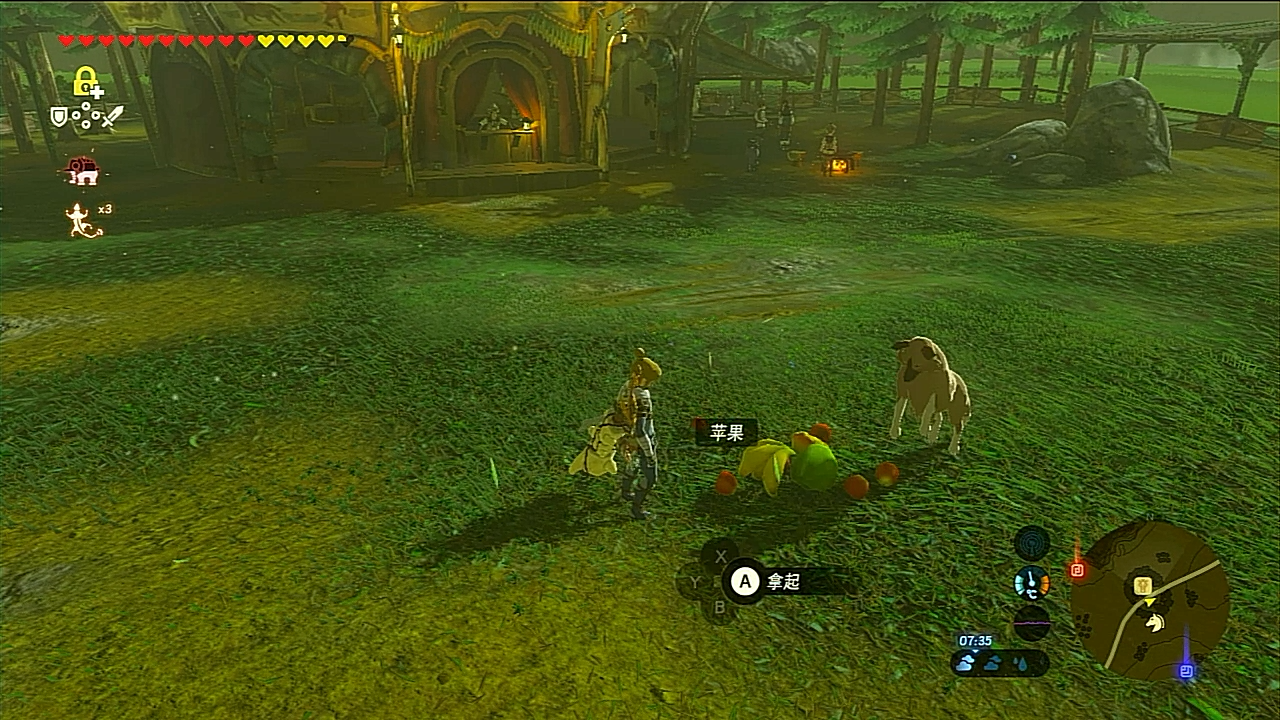Click the red shrine marker by the minimap
The height and width of the screenshot is (720, 1280).
pos(1077,570)
